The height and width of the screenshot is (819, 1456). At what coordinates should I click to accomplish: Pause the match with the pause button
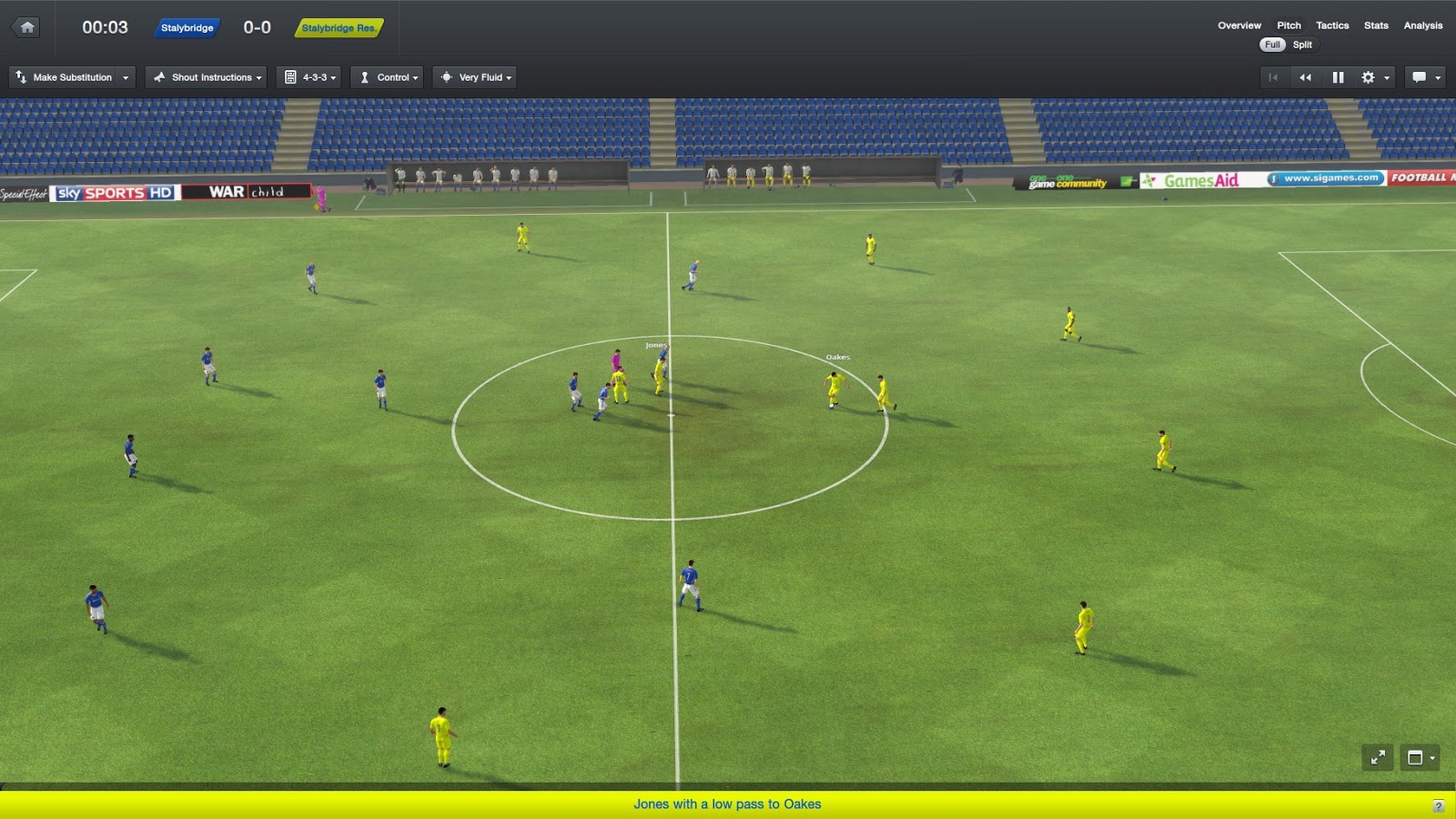point(1338,77)
